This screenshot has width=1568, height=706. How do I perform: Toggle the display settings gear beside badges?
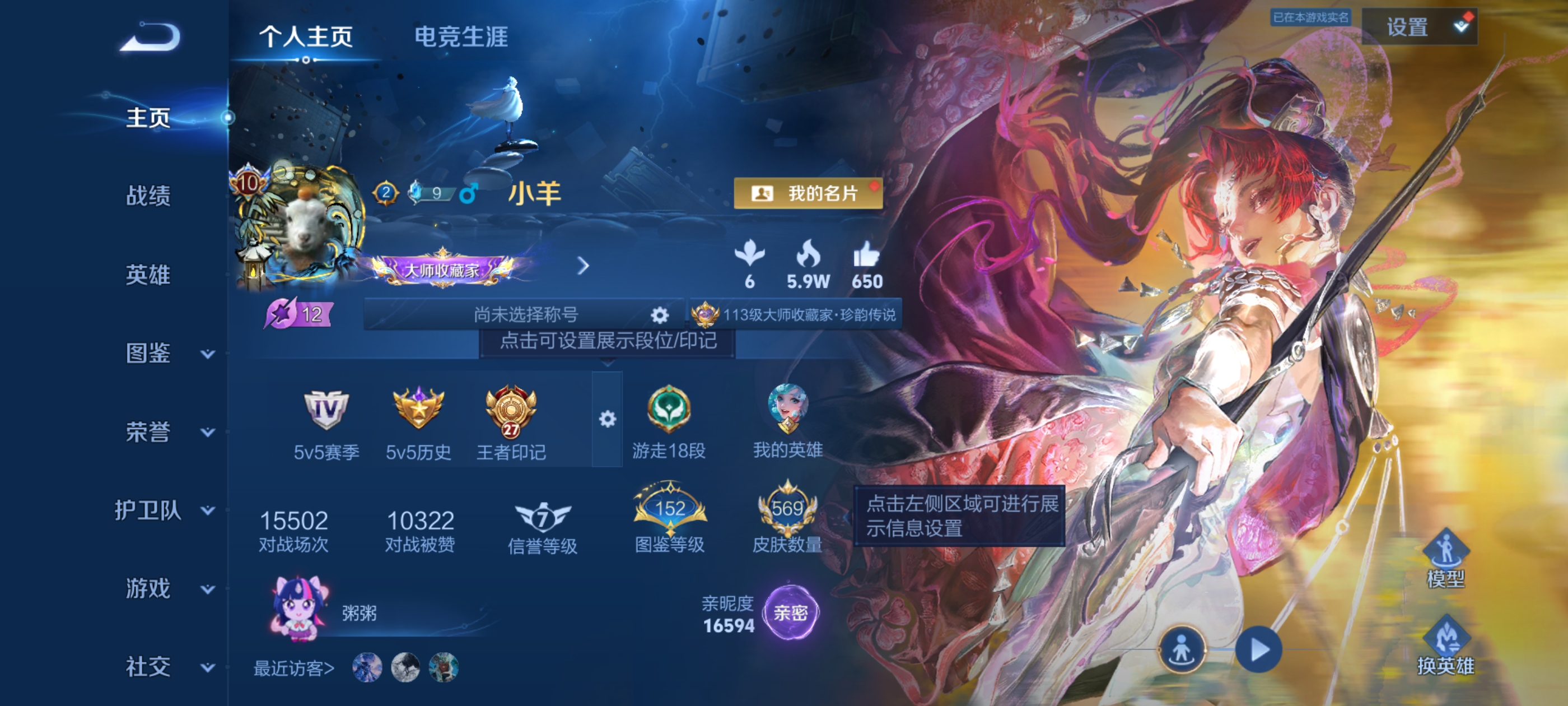tap(607, 420)
